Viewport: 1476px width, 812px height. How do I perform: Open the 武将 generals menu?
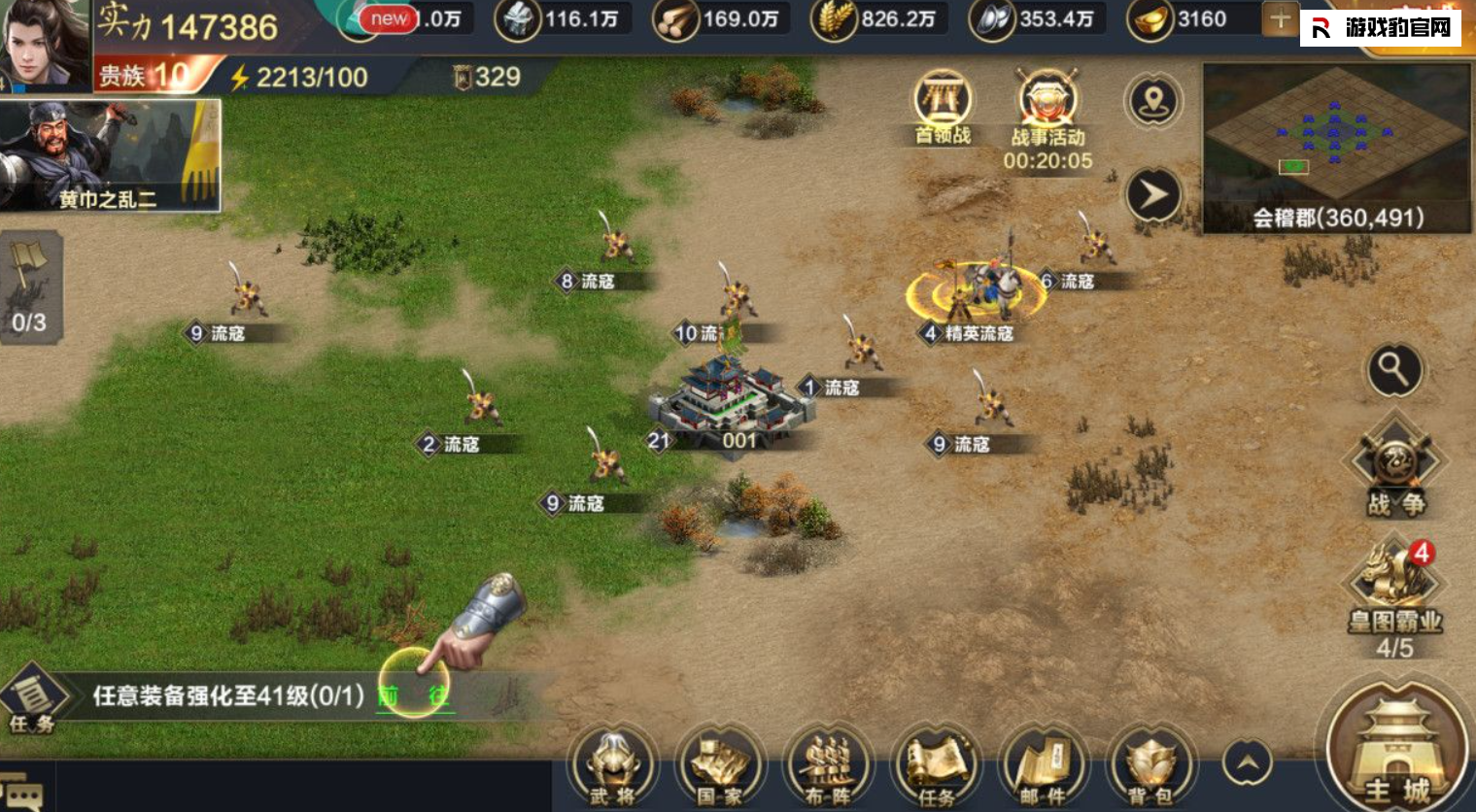612,766
